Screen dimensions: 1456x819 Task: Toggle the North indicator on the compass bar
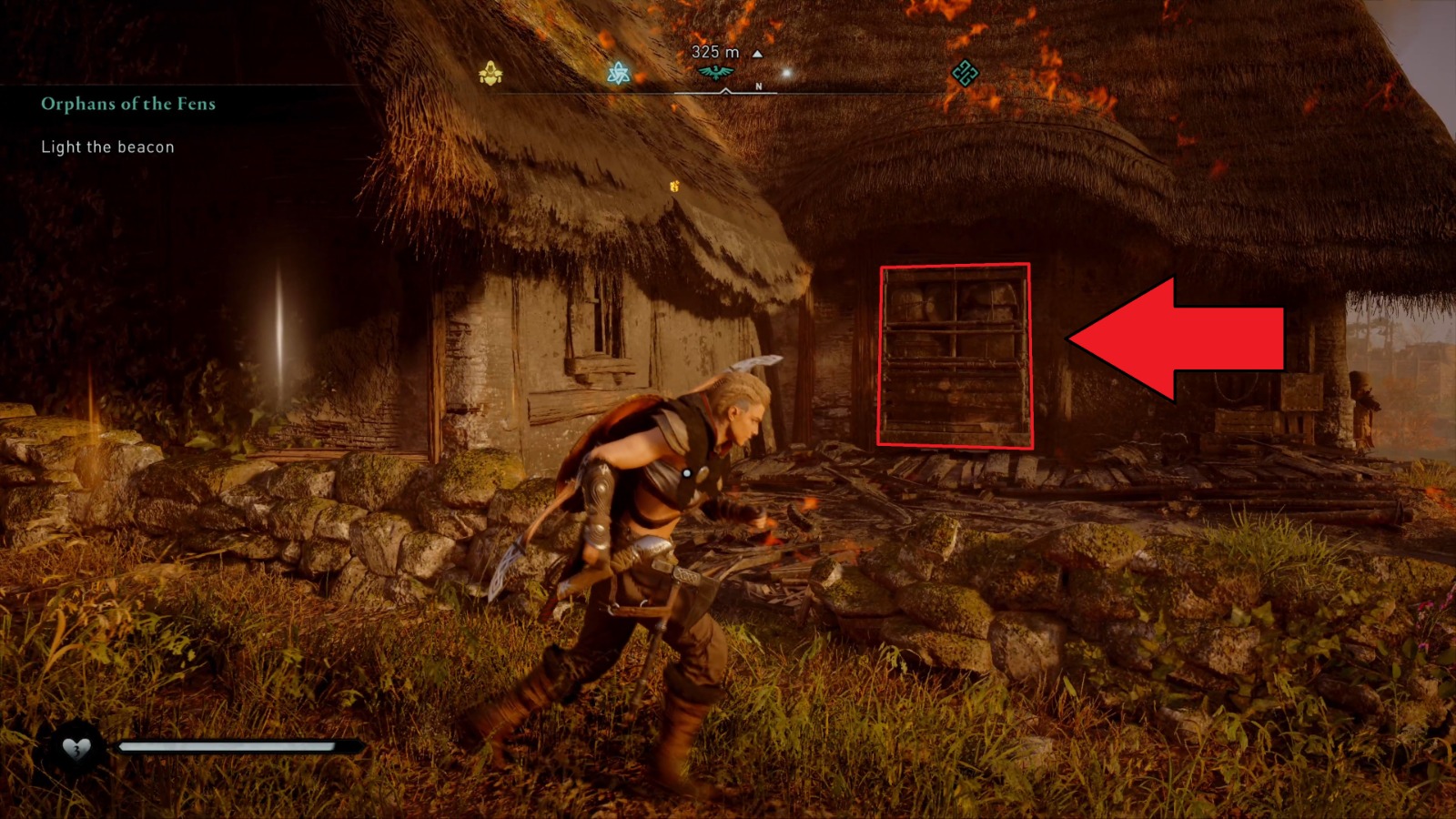(x=757, y=86)
